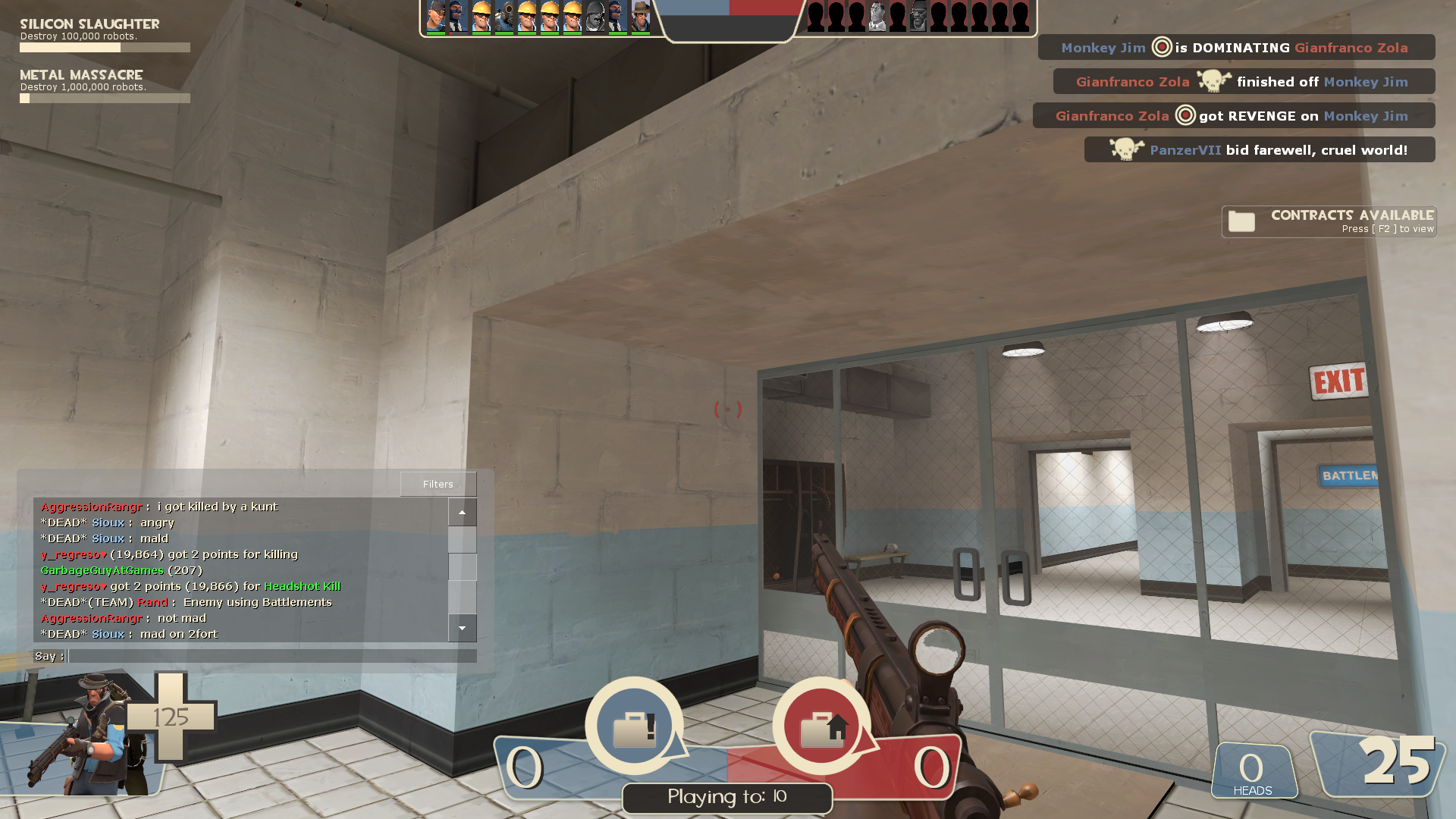Click the PanzerVII farewell kill feed entry
Viewport: 1456px width, 819px height.
[x=1259, y=150]
